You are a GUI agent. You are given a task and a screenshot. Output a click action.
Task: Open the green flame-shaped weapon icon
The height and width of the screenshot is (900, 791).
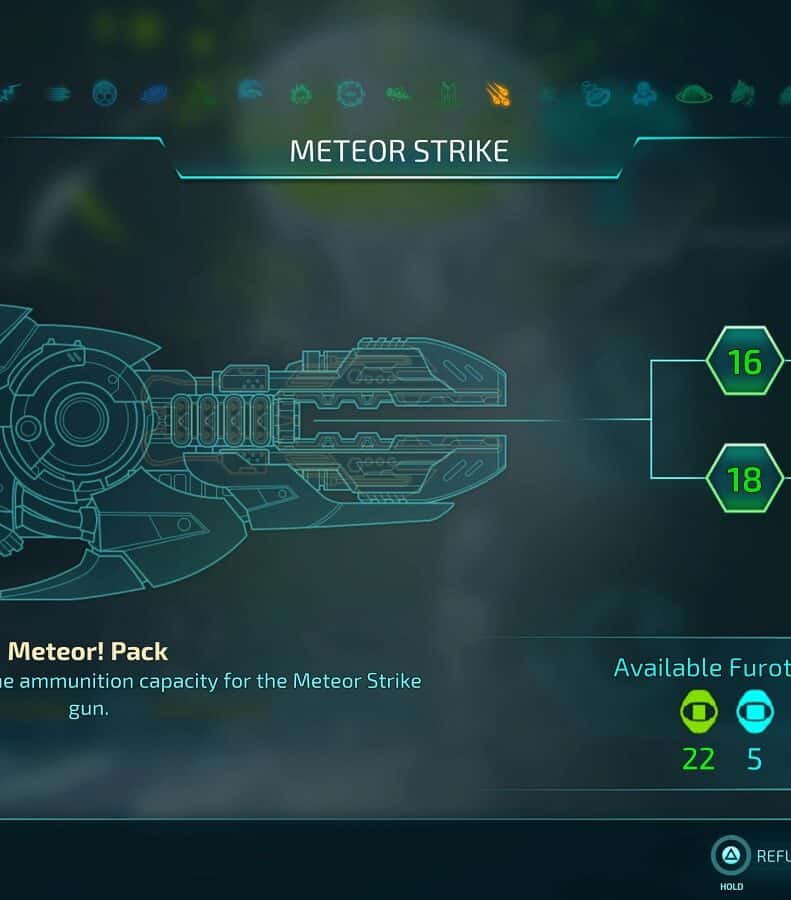click(x=301, y=94)
